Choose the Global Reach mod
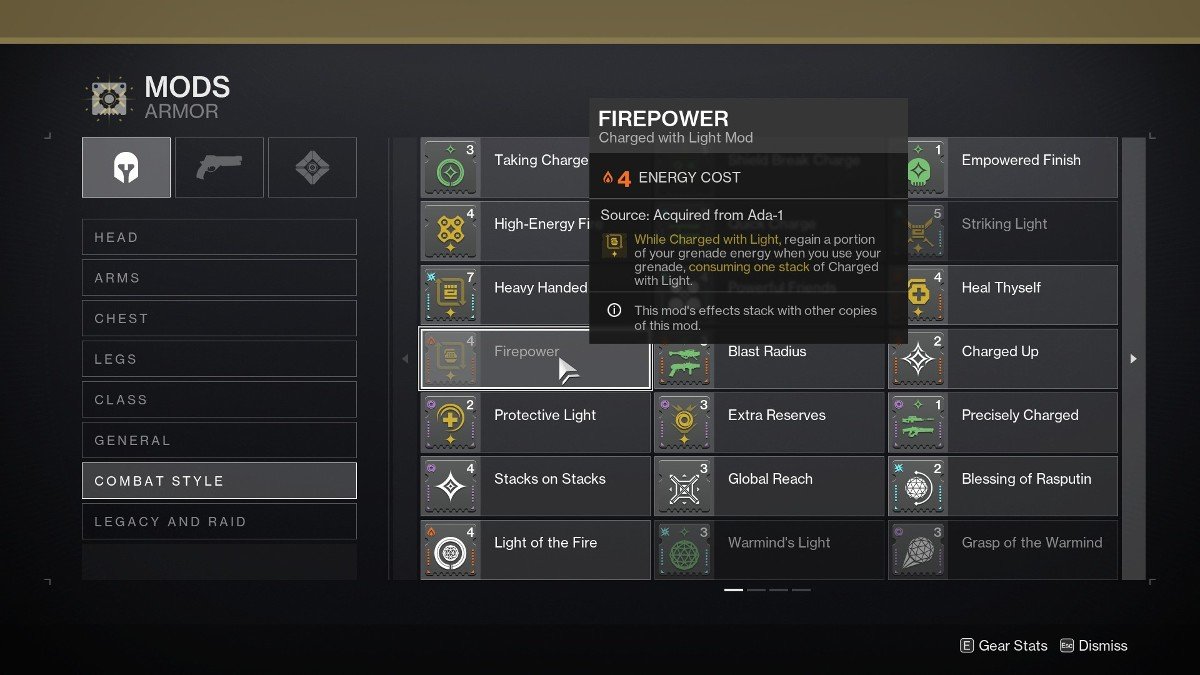Image resolution: width=1200 pixels, height=675 pixels. [769, 486]
